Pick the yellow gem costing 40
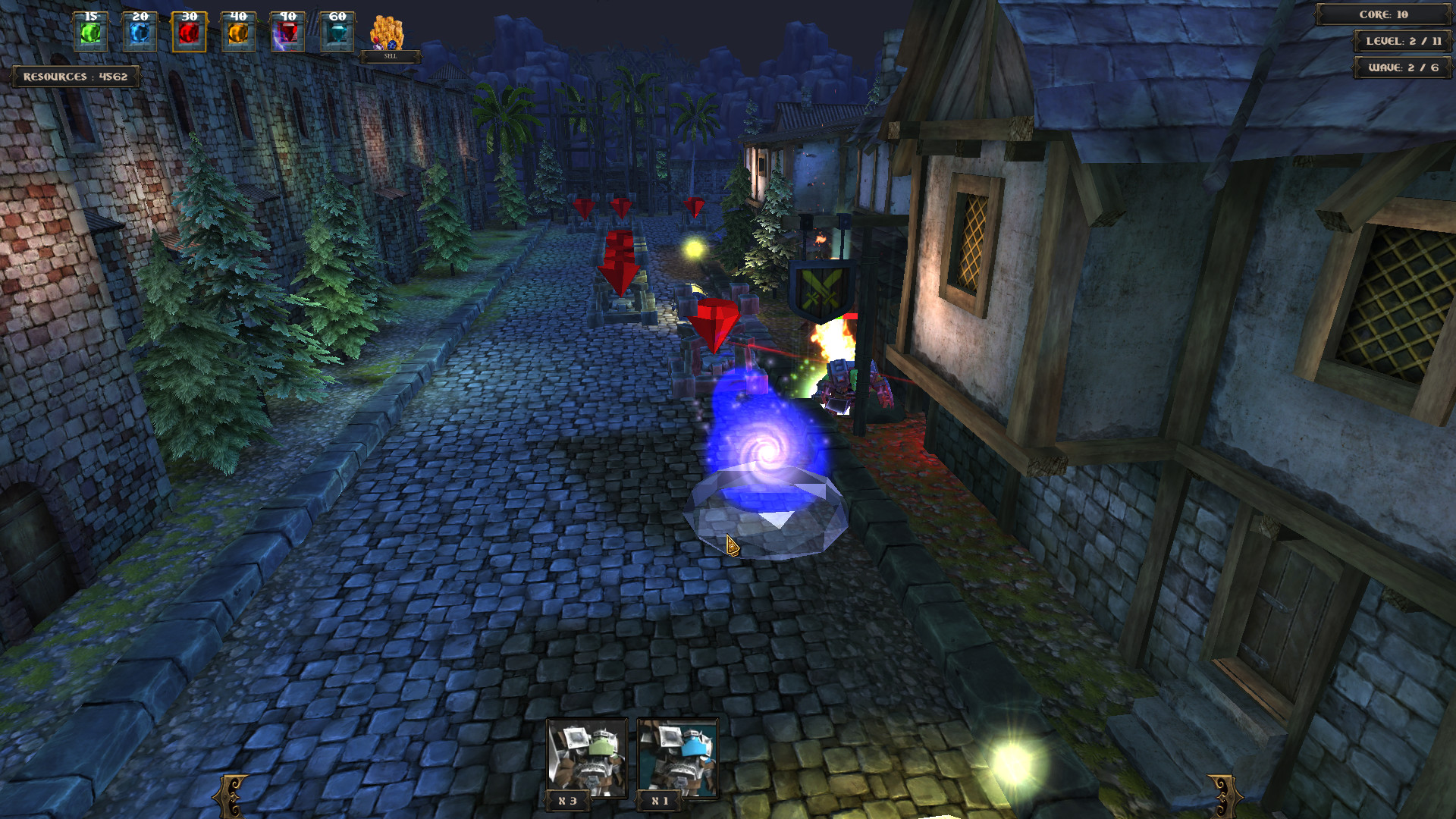Screen dimensions: 1456x819 coord(237,32)
